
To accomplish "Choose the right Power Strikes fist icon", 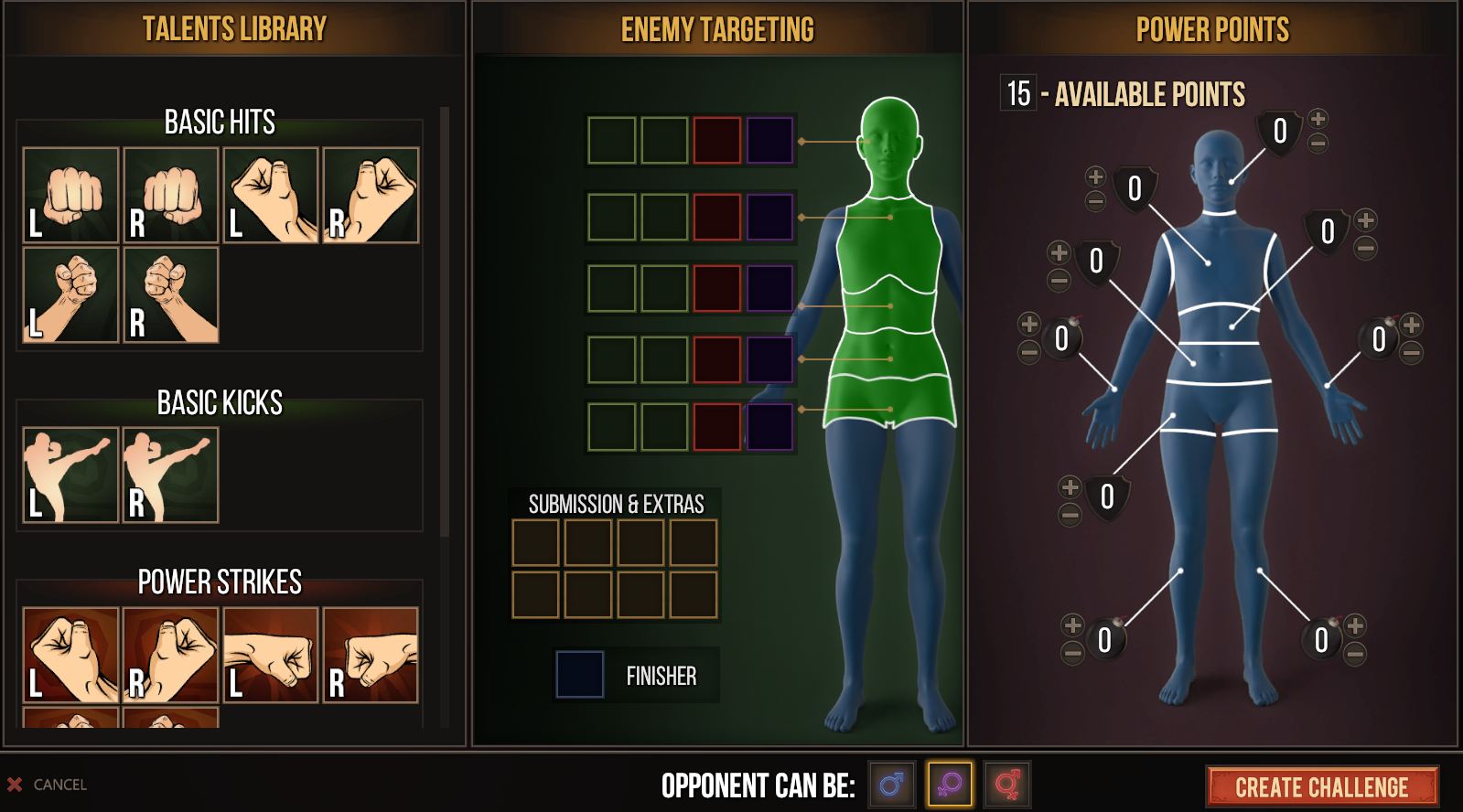I will point(170,654).
